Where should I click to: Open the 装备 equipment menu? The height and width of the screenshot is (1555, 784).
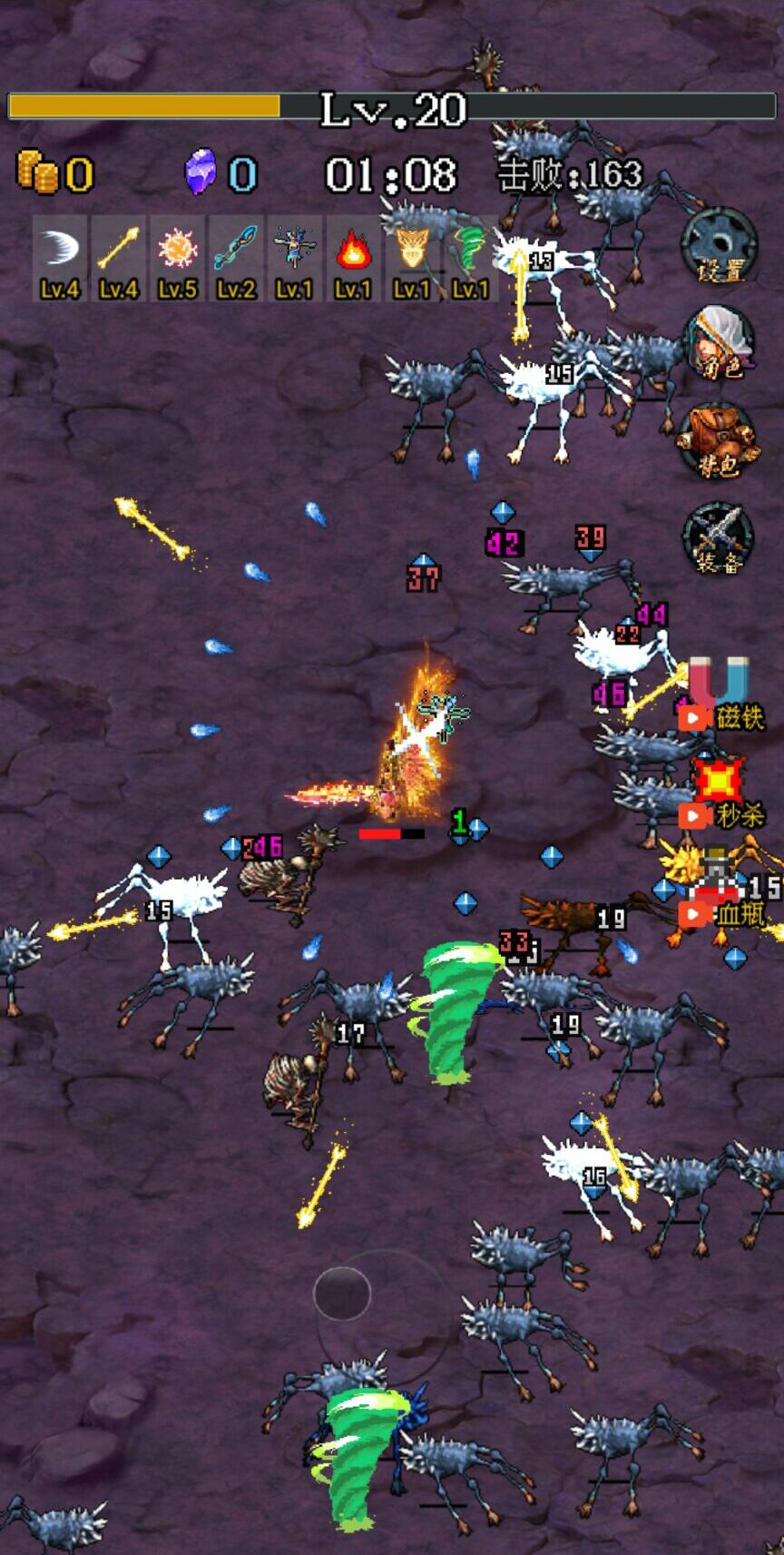(x=718, y=538)
